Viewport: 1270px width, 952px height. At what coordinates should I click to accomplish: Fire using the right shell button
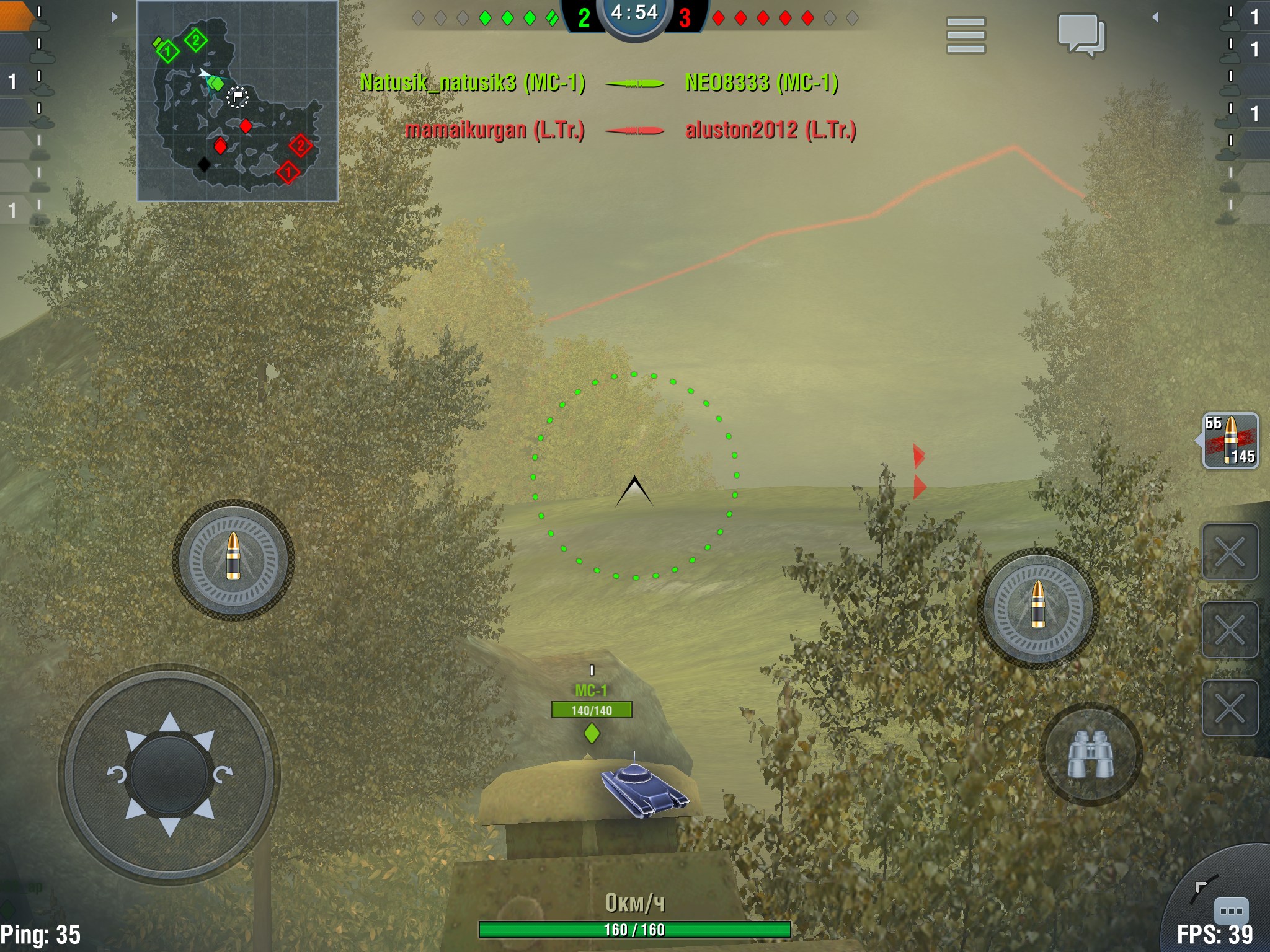click(1038, 607)
